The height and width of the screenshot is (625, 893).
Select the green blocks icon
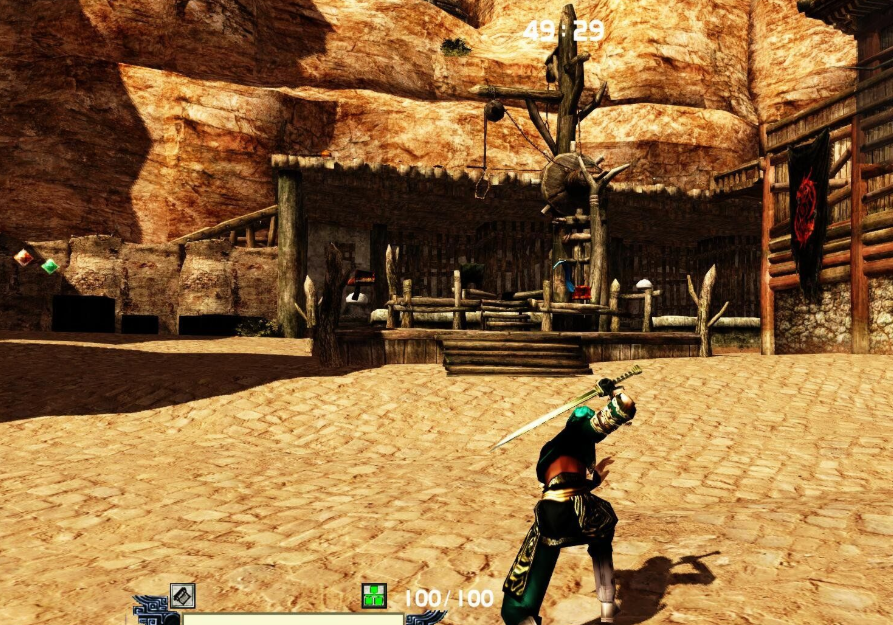pos(374,597)
